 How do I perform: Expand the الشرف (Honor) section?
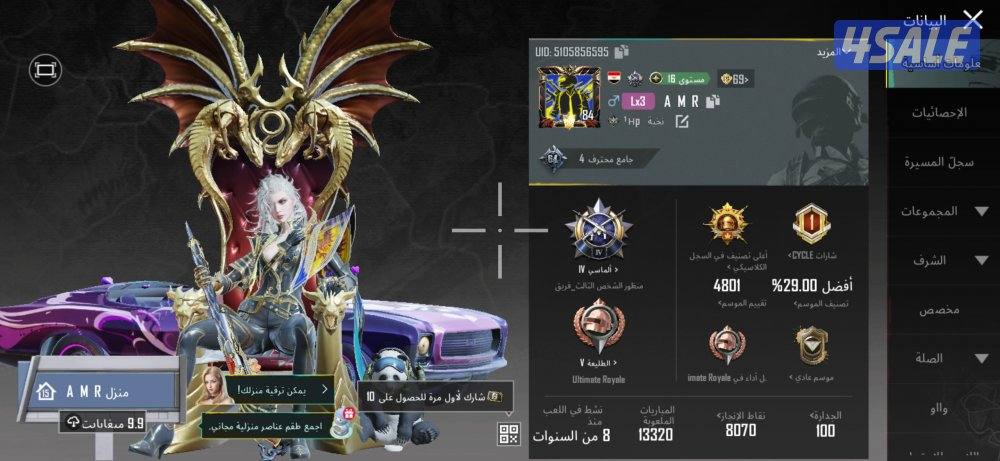939,260
